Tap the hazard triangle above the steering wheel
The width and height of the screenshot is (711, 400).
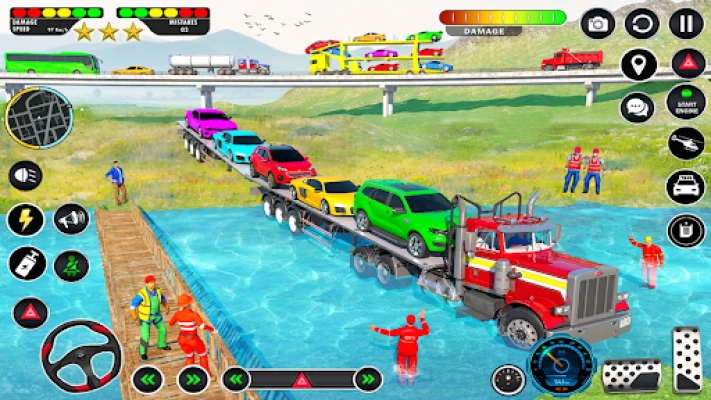pos(30,311)
